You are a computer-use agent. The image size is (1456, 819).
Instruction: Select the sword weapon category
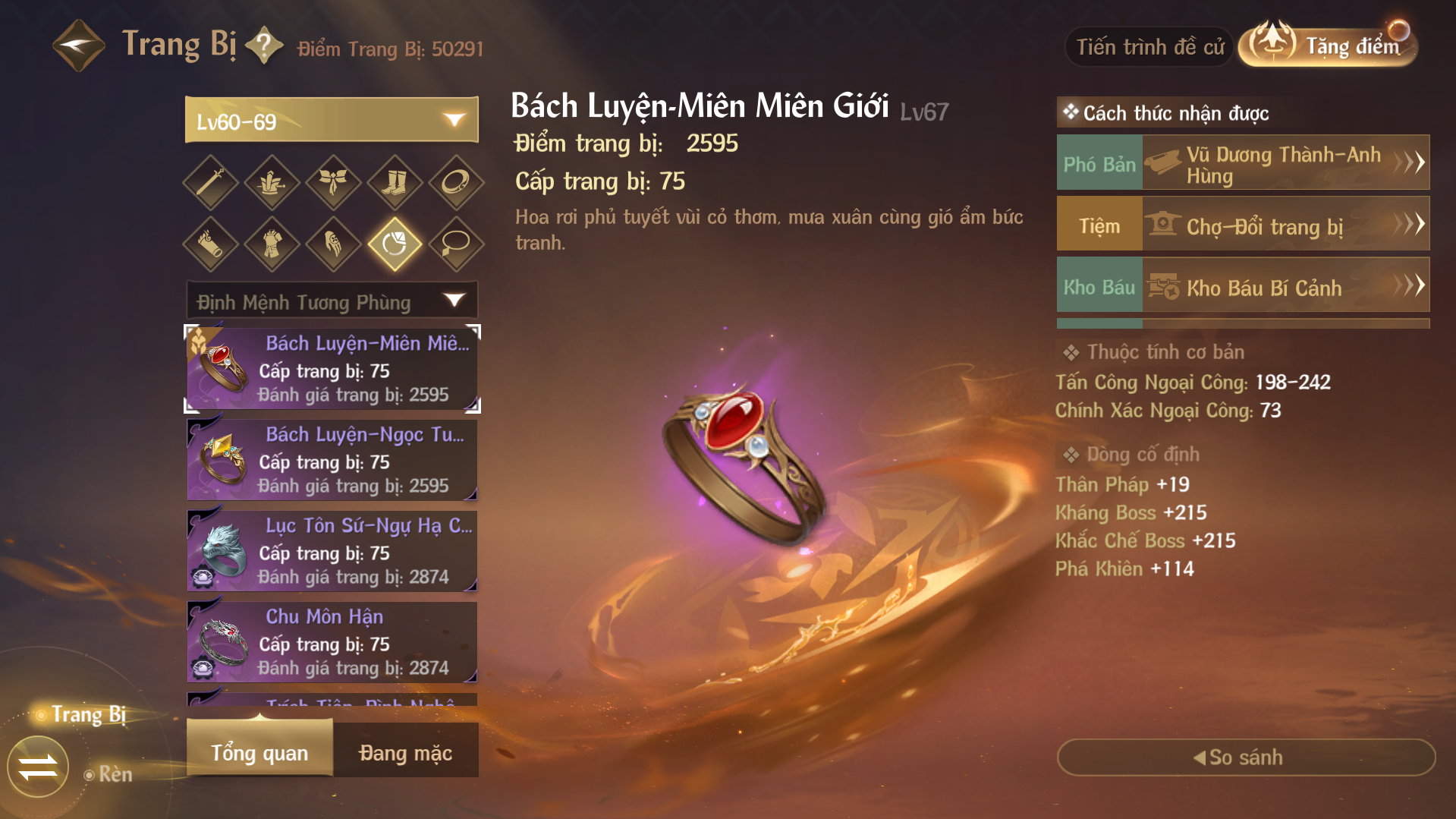coord(211,182)
